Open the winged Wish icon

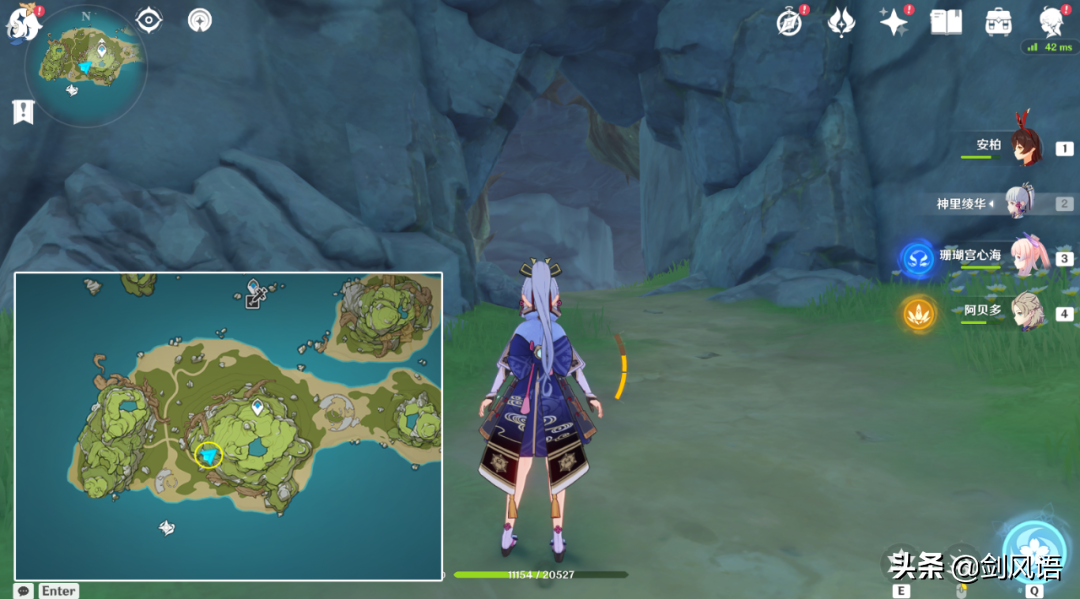coord(841,22)
